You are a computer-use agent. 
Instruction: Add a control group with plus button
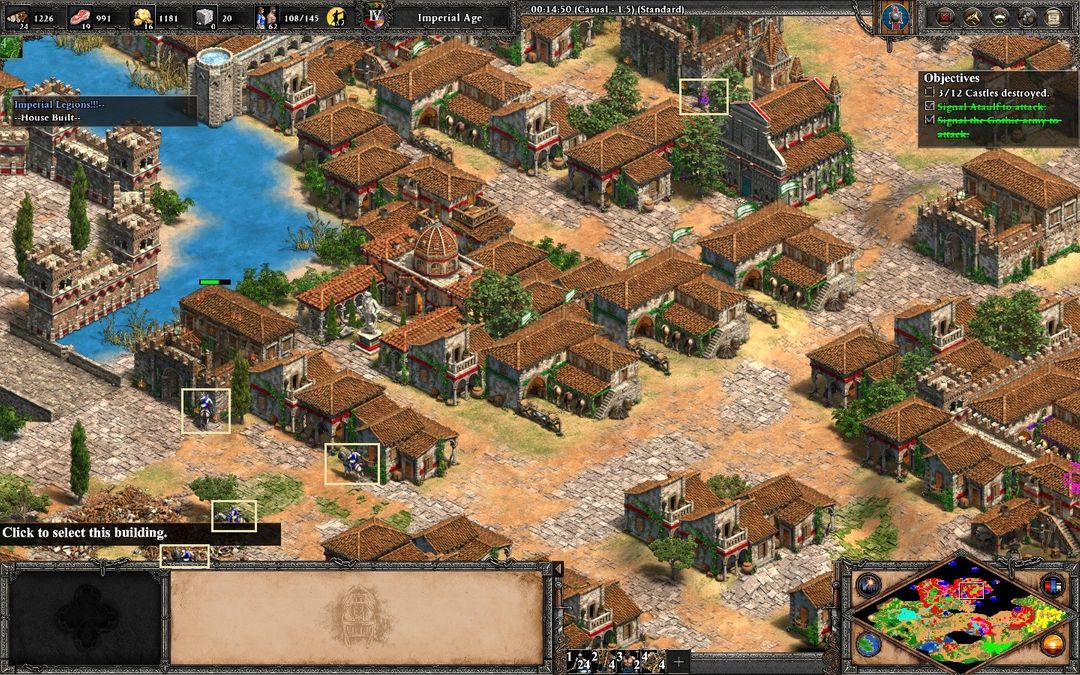click(679, 662)
